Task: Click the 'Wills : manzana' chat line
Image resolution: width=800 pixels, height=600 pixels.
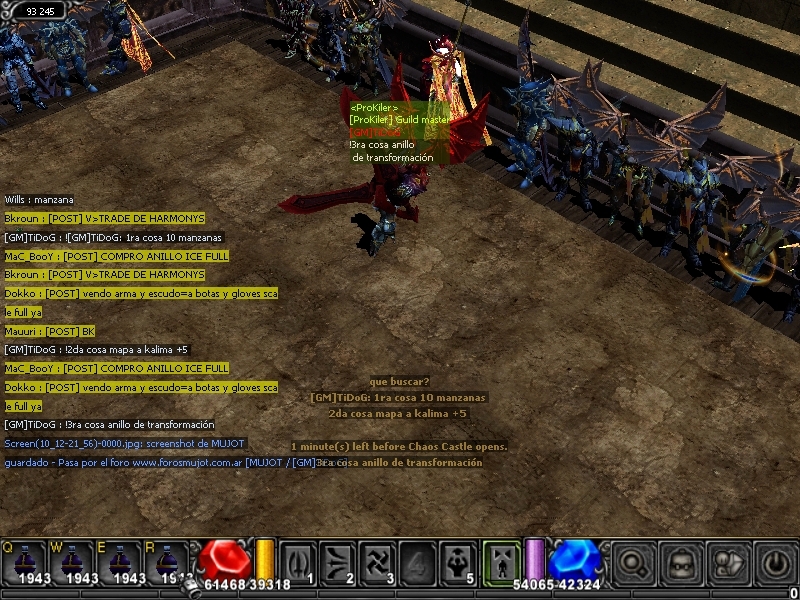Action: (39, 200)
